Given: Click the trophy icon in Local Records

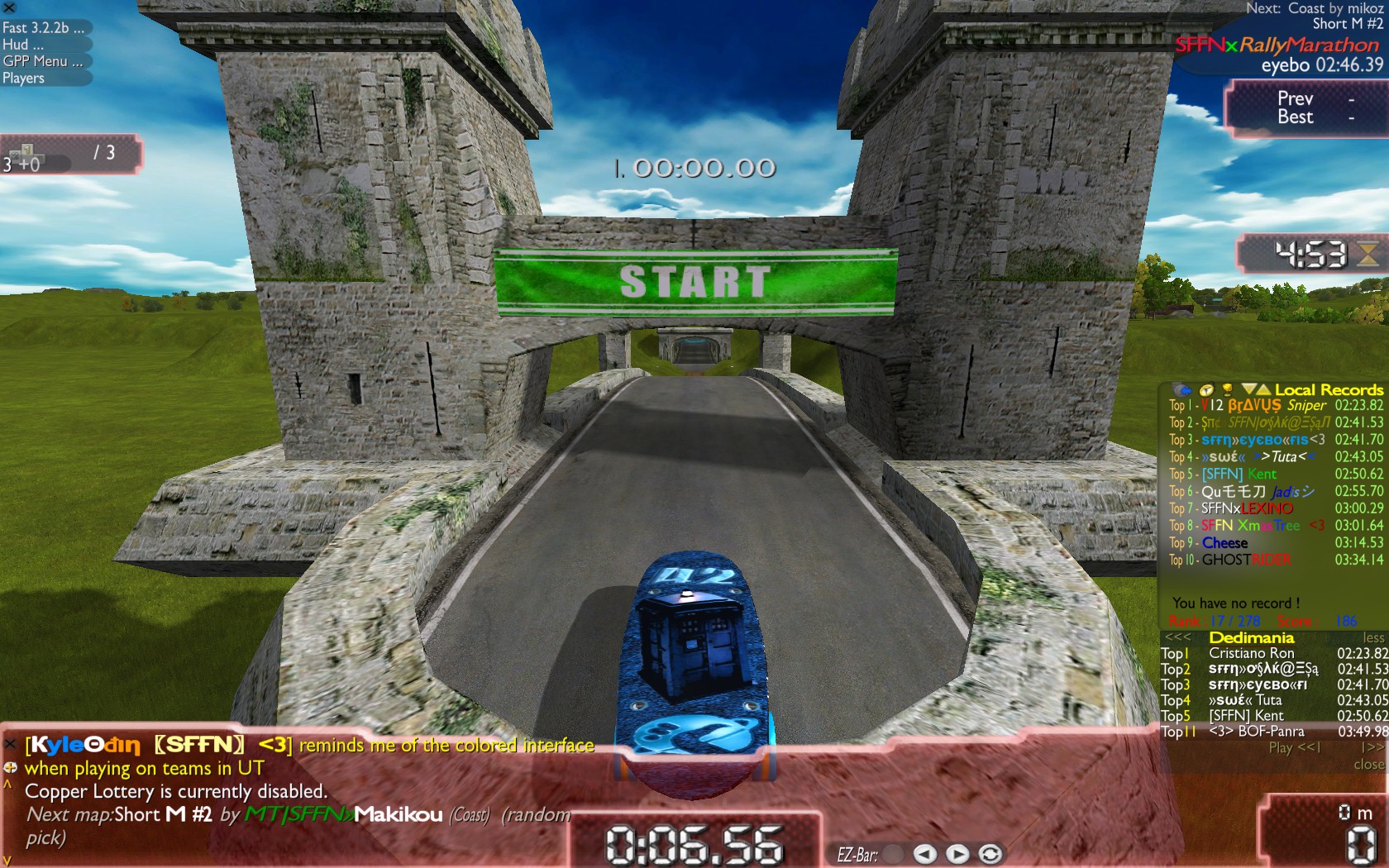Looking at the screenshot, I should pos(1228,389).
